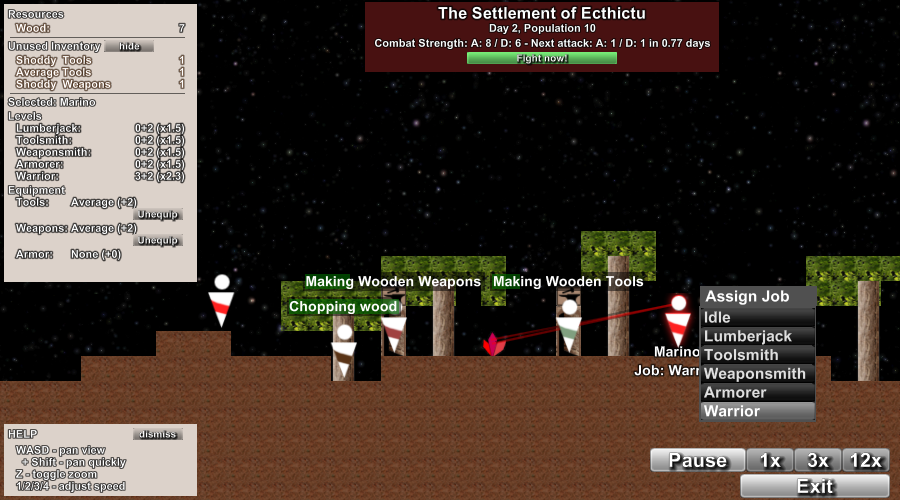Unequip the Average tools
Screen dimensions: 900x500
[x=158, y=214]
